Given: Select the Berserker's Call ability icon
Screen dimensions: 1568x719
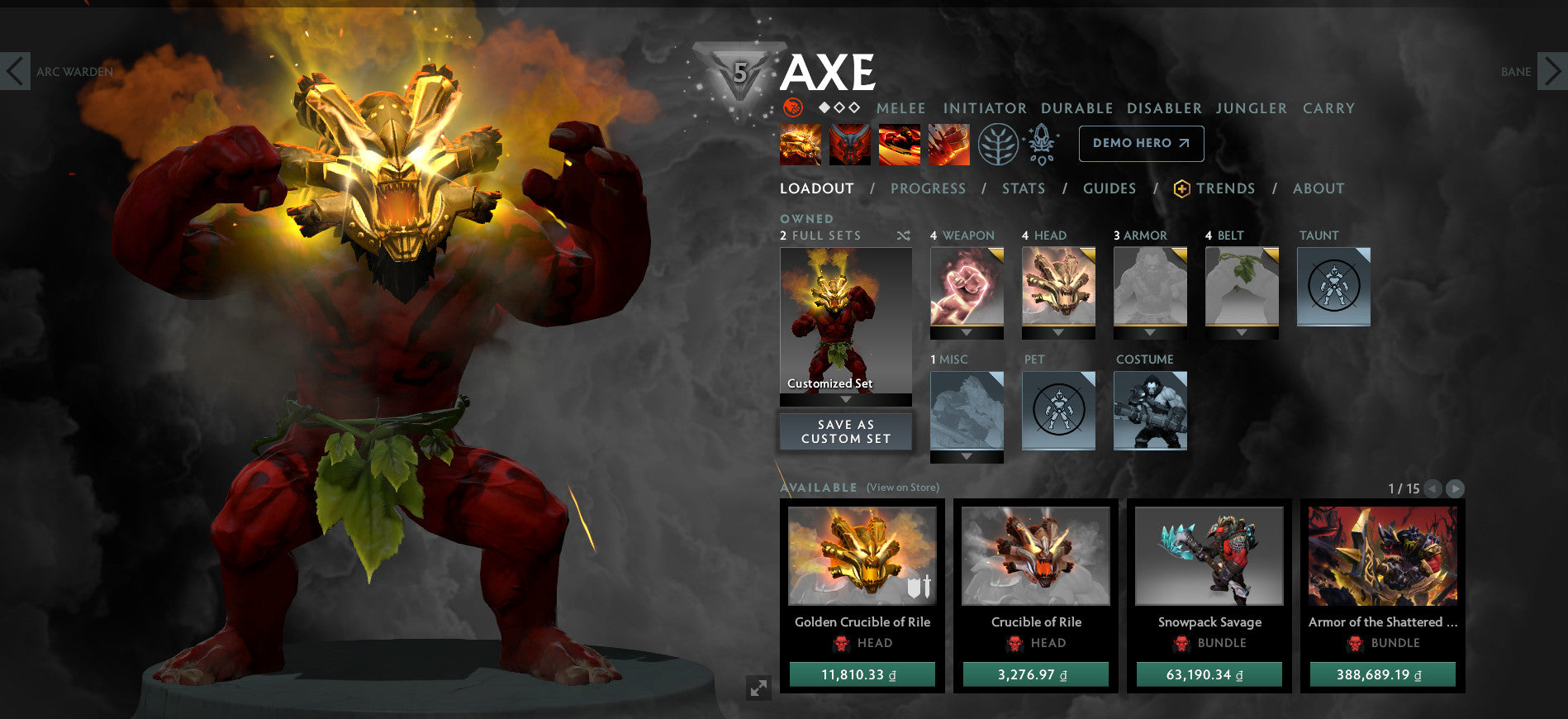Looking at the screenshot, I should (x=799, y=143).
